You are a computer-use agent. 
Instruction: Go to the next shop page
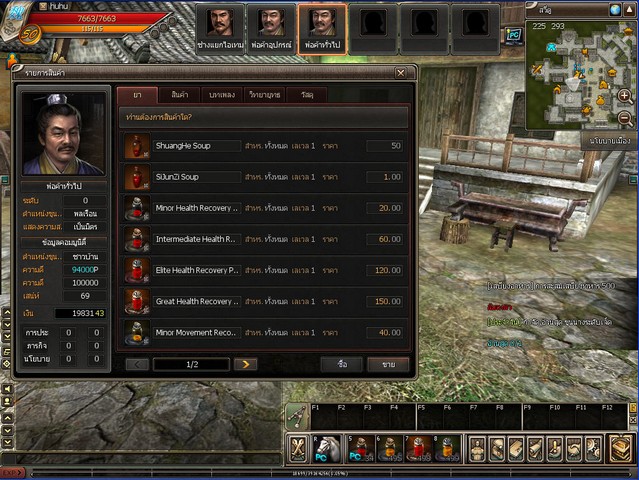click(x=245, y=364)
